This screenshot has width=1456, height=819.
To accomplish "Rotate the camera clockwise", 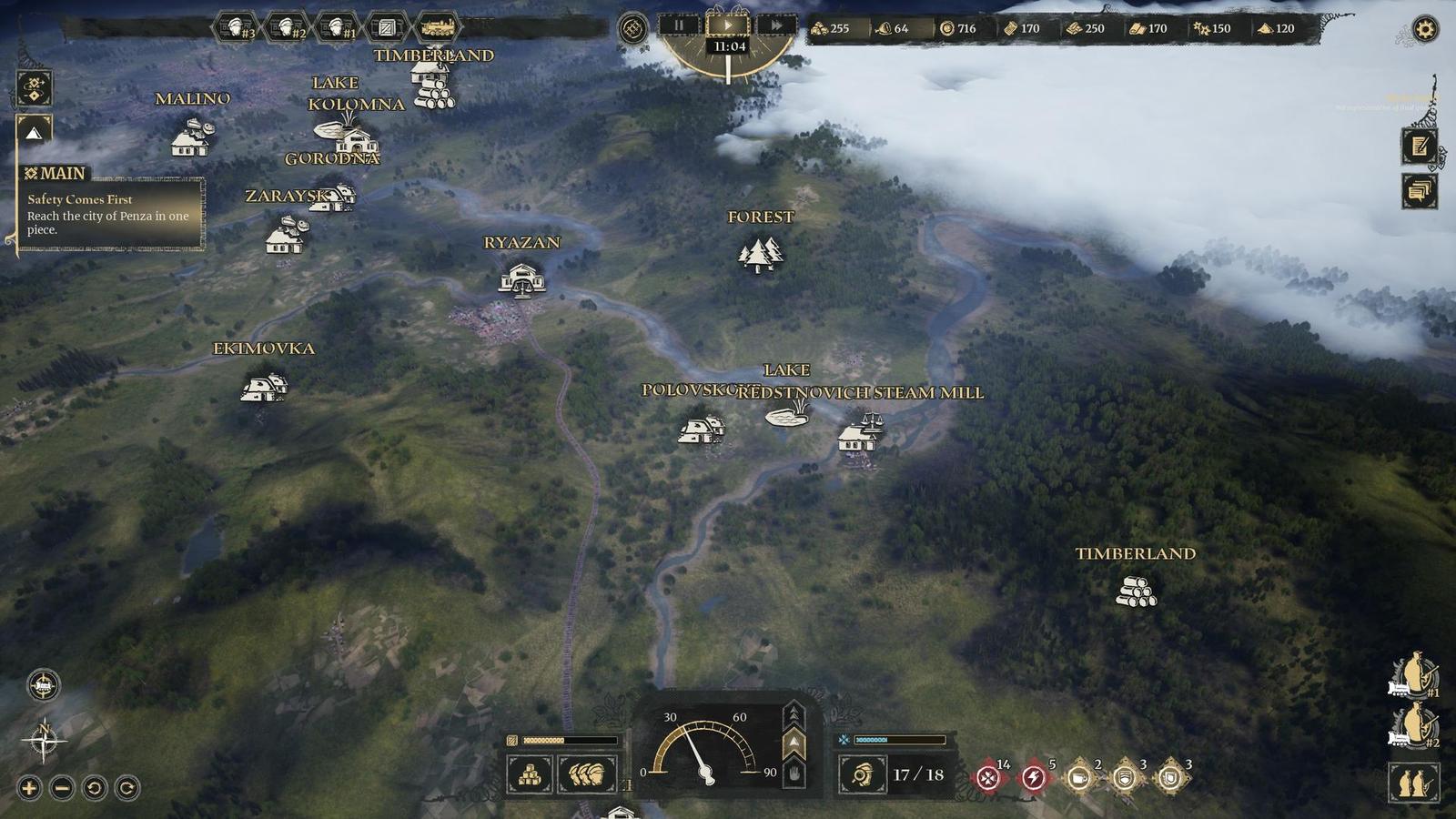I will [127, 788].
